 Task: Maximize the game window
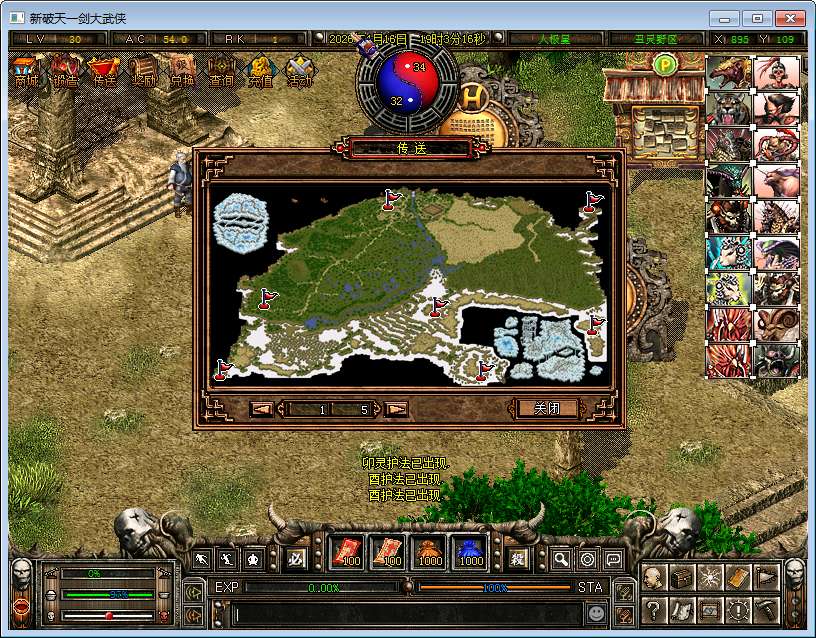click(x=758, y=18)
